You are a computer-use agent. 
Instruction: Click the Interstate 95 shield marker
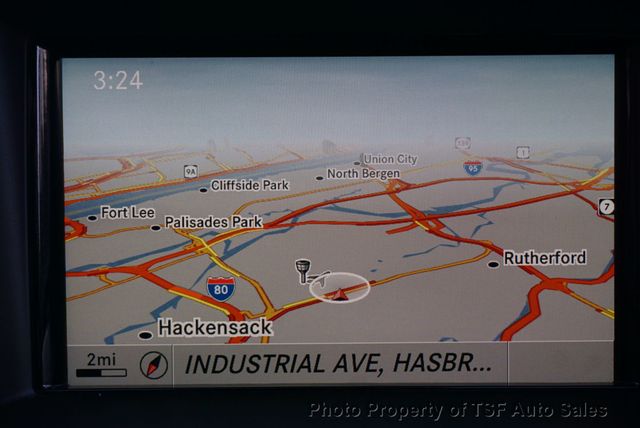pos(473,167)
